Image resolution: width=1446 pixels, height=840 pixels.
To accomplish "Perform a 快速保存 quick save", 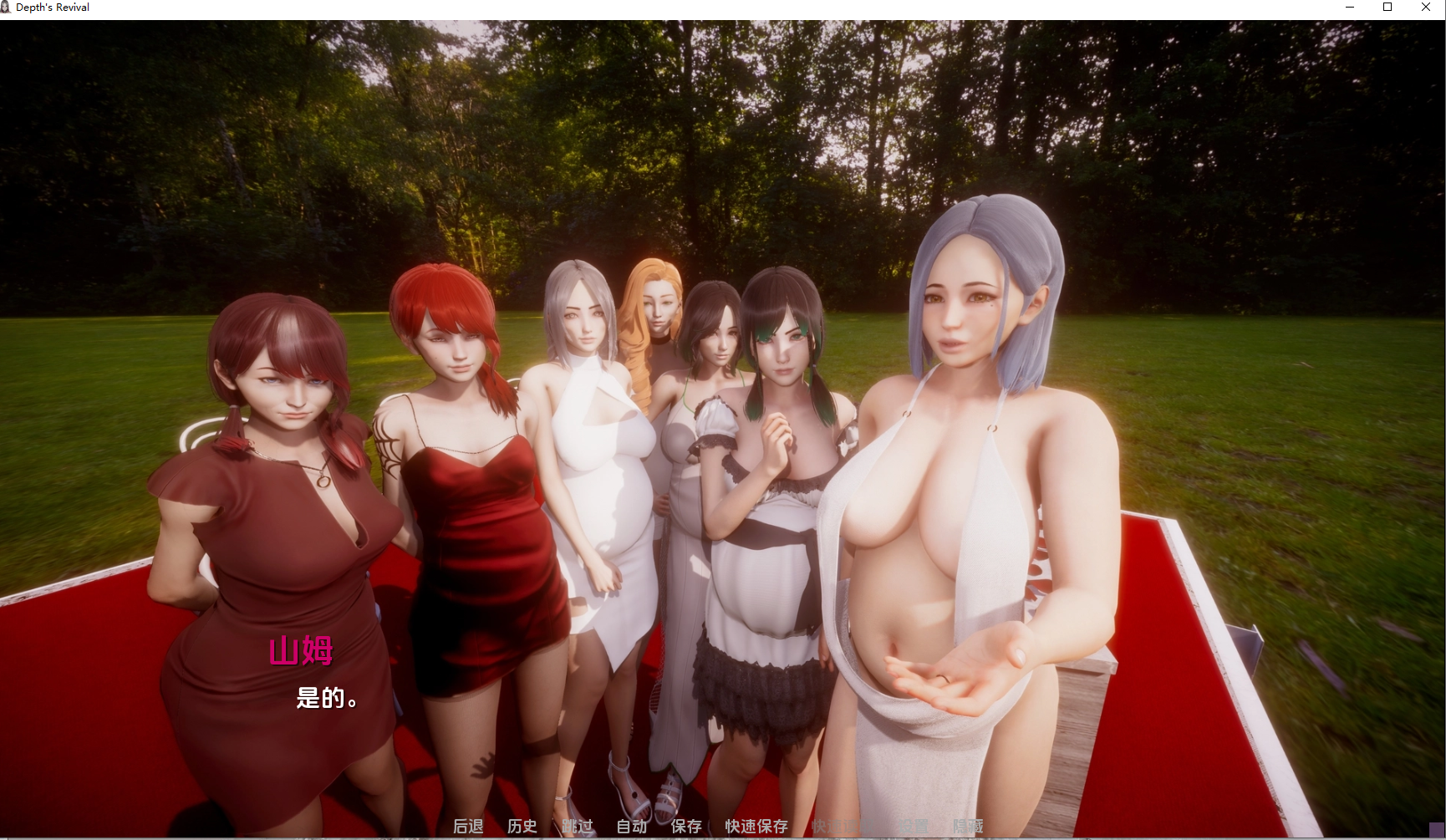I will coord(755,827).
